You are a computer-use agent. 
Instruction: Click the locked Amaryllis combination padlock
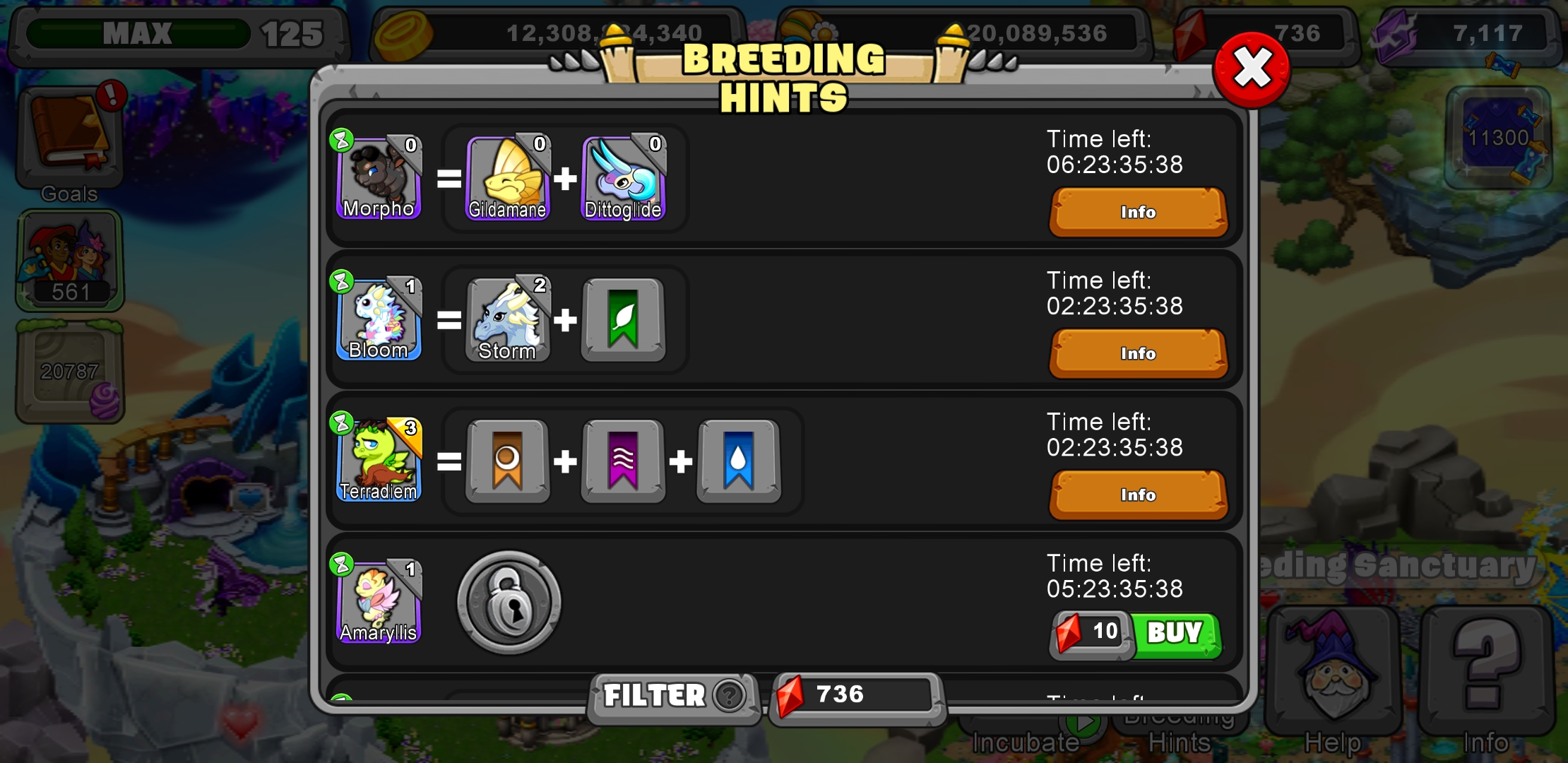508,602
